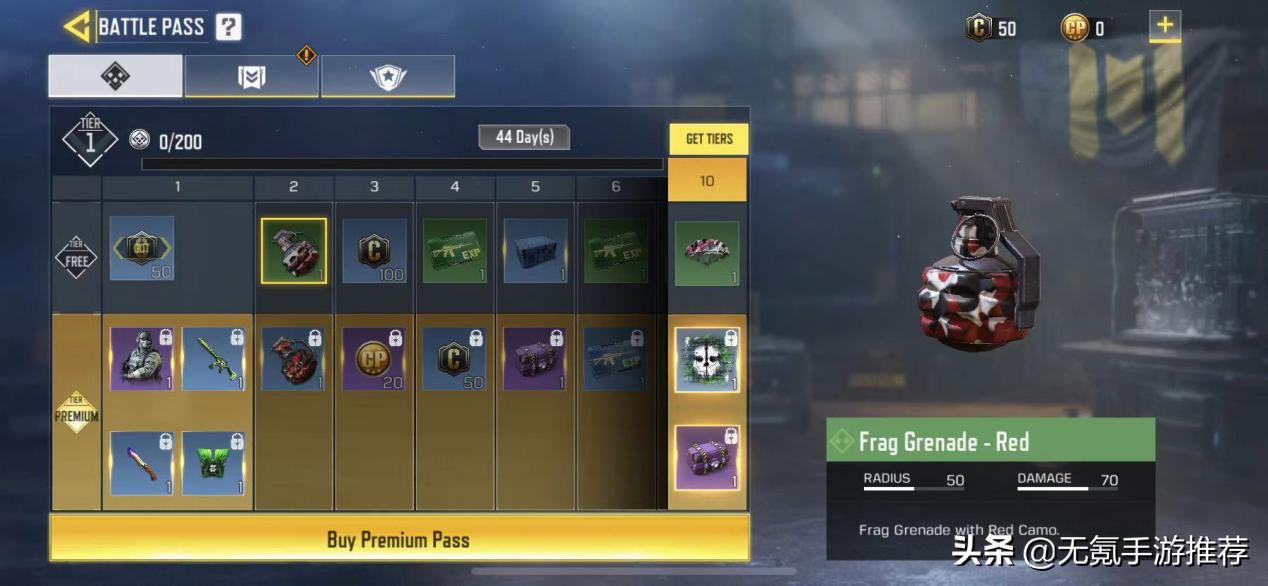Screen dimensions: 1268x586
Task: Select the premium green rifle reward
Action: [213, 359]
